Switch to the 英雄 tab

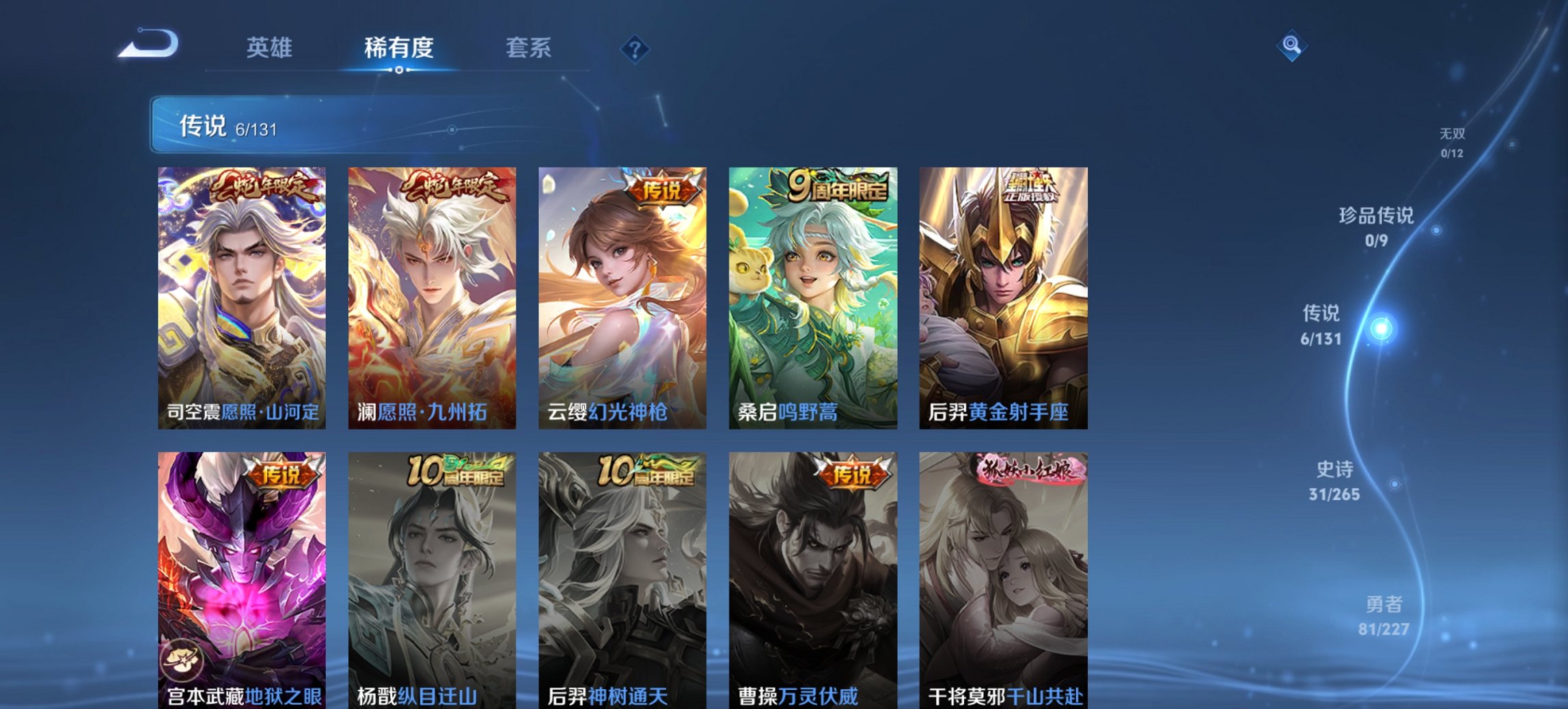(x=271, y=49)
